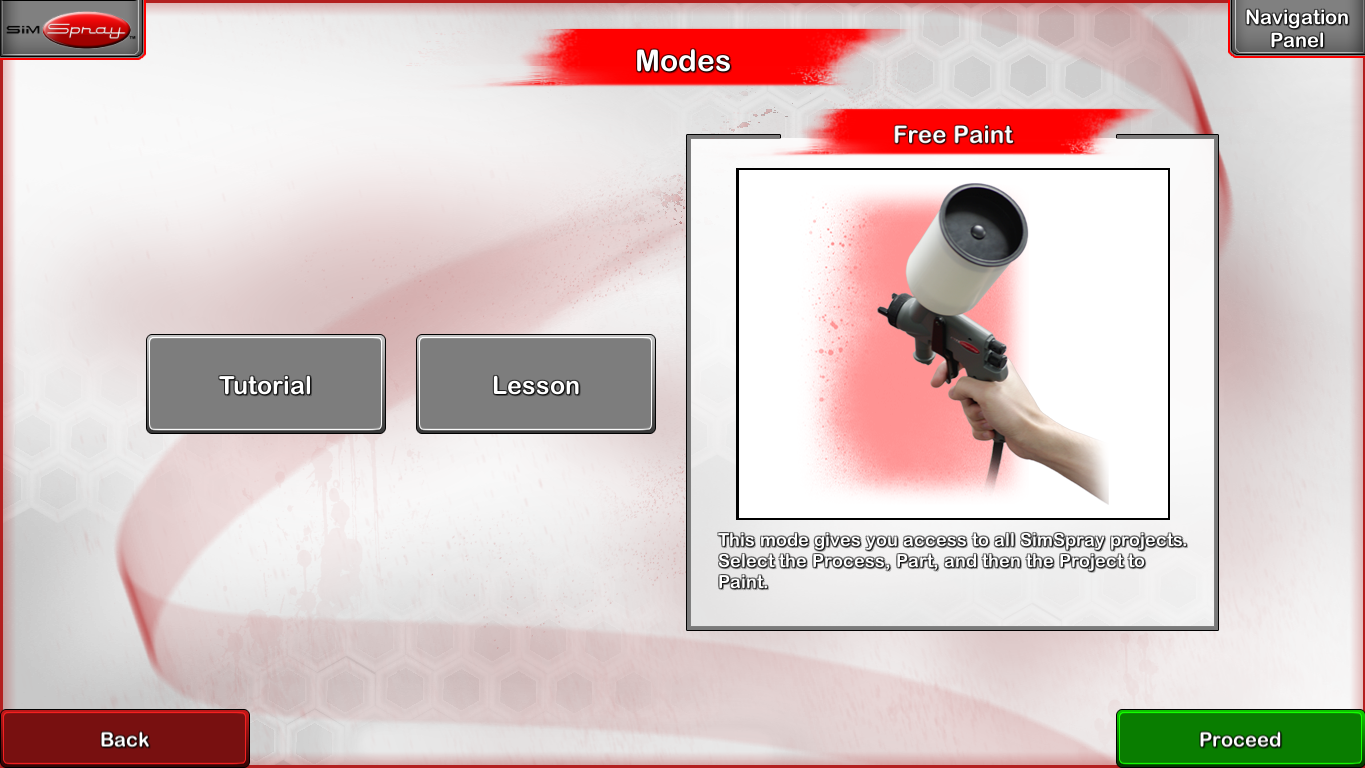
Task: Click the Modes title banner
Action: point(683,60)
